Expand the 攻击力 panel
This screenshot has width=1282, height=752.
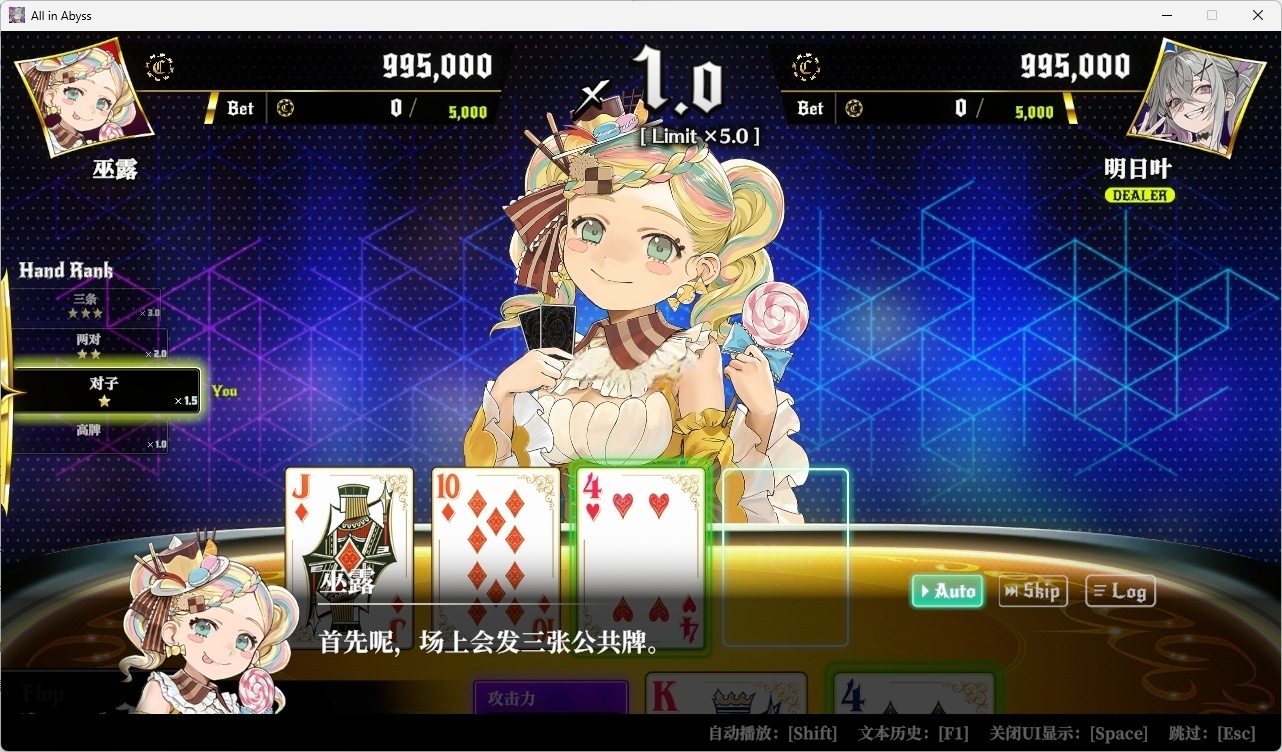coord(550,699)
